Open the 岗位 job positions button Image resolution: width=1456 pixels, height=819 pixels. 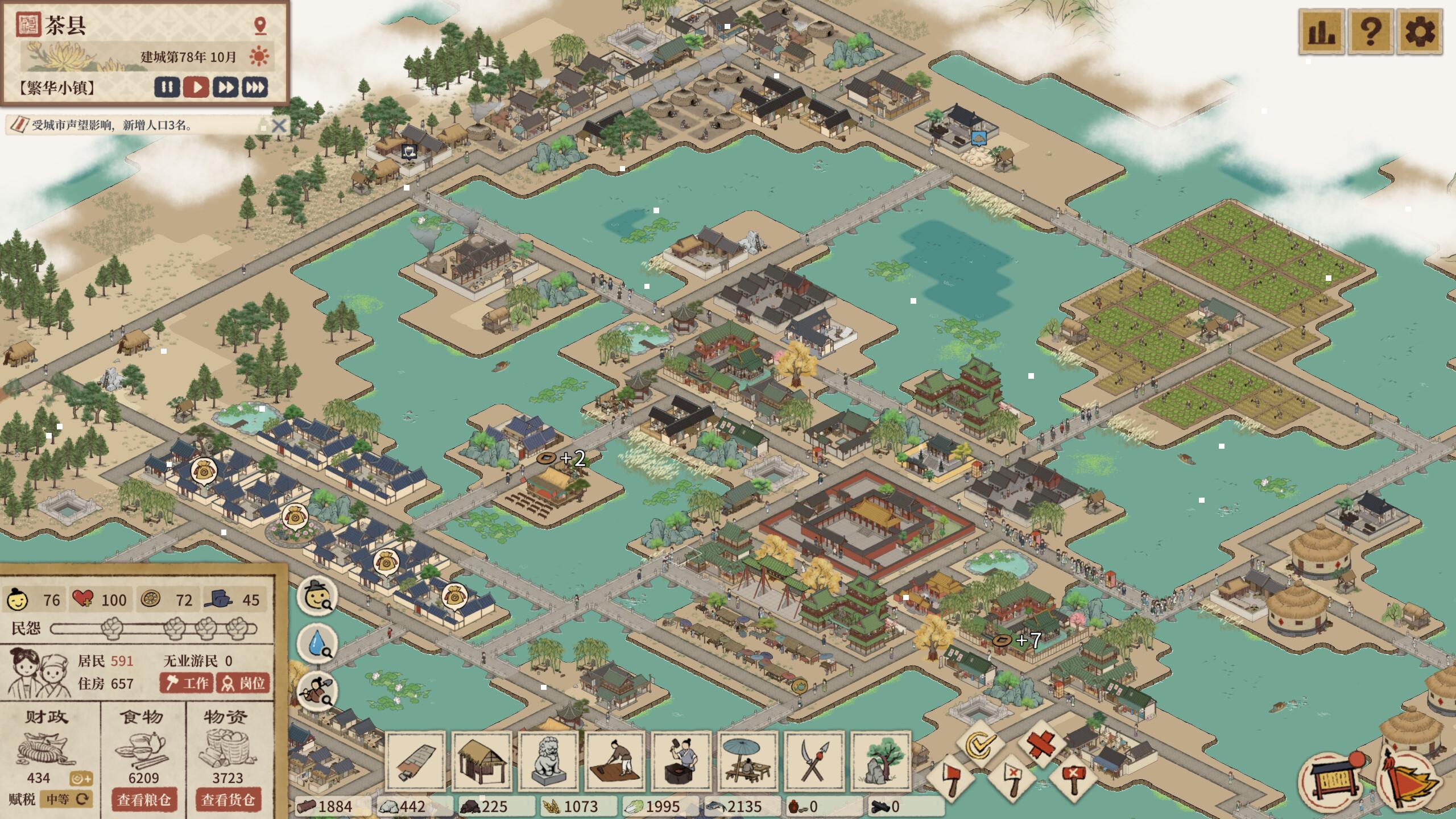click(243, 682)
